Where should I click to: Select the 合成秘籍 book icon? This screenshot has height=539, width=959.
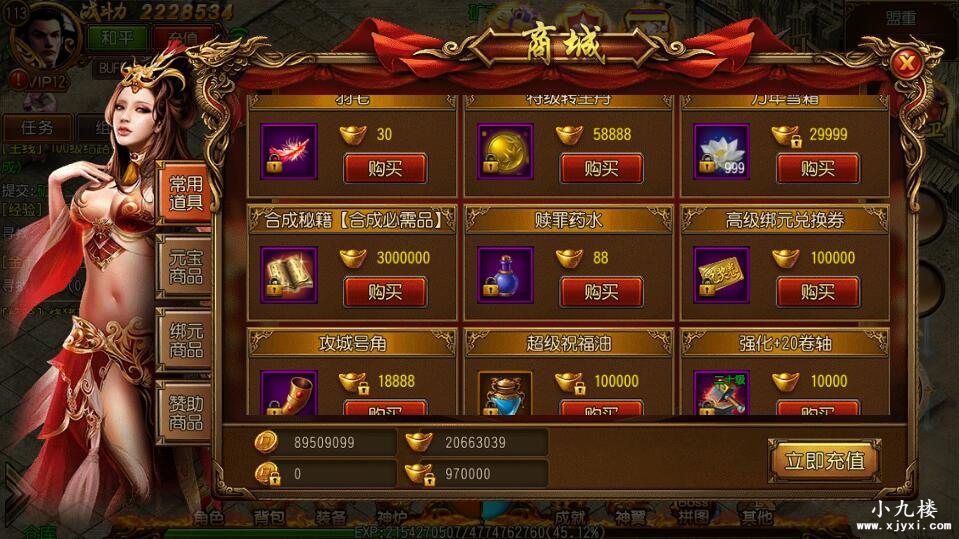[288, 275]
